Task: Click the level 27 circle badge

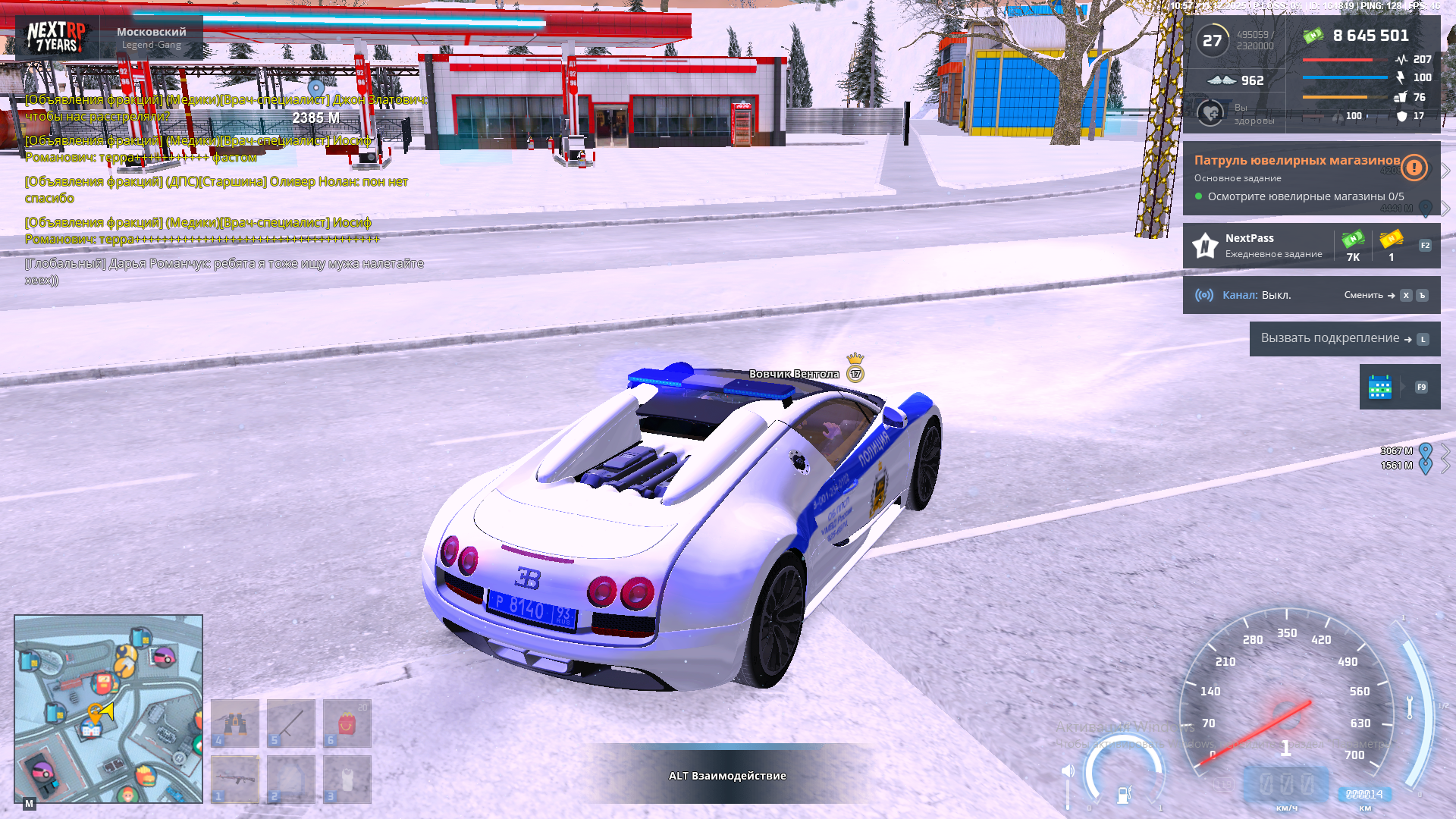Action: (x=1212, y=41)
